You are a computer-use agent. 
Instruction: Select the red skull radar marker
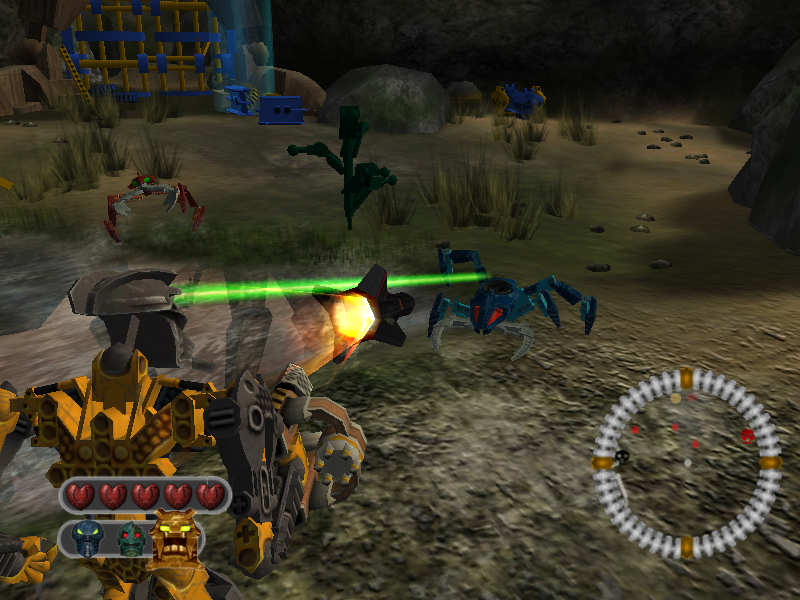[747, 436]
